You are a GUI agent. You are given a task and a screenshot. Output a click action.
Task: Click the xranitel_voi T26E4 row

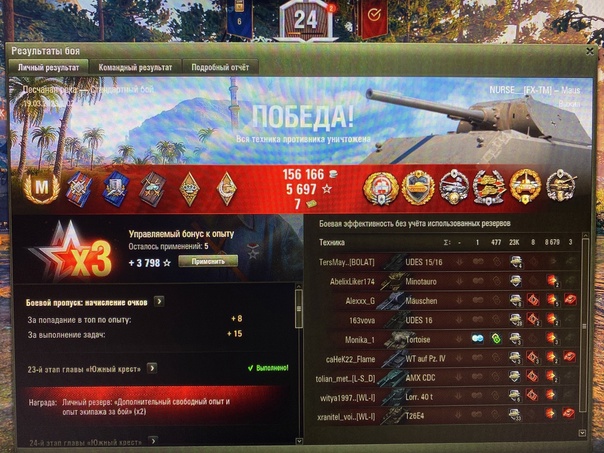(440, 414)
